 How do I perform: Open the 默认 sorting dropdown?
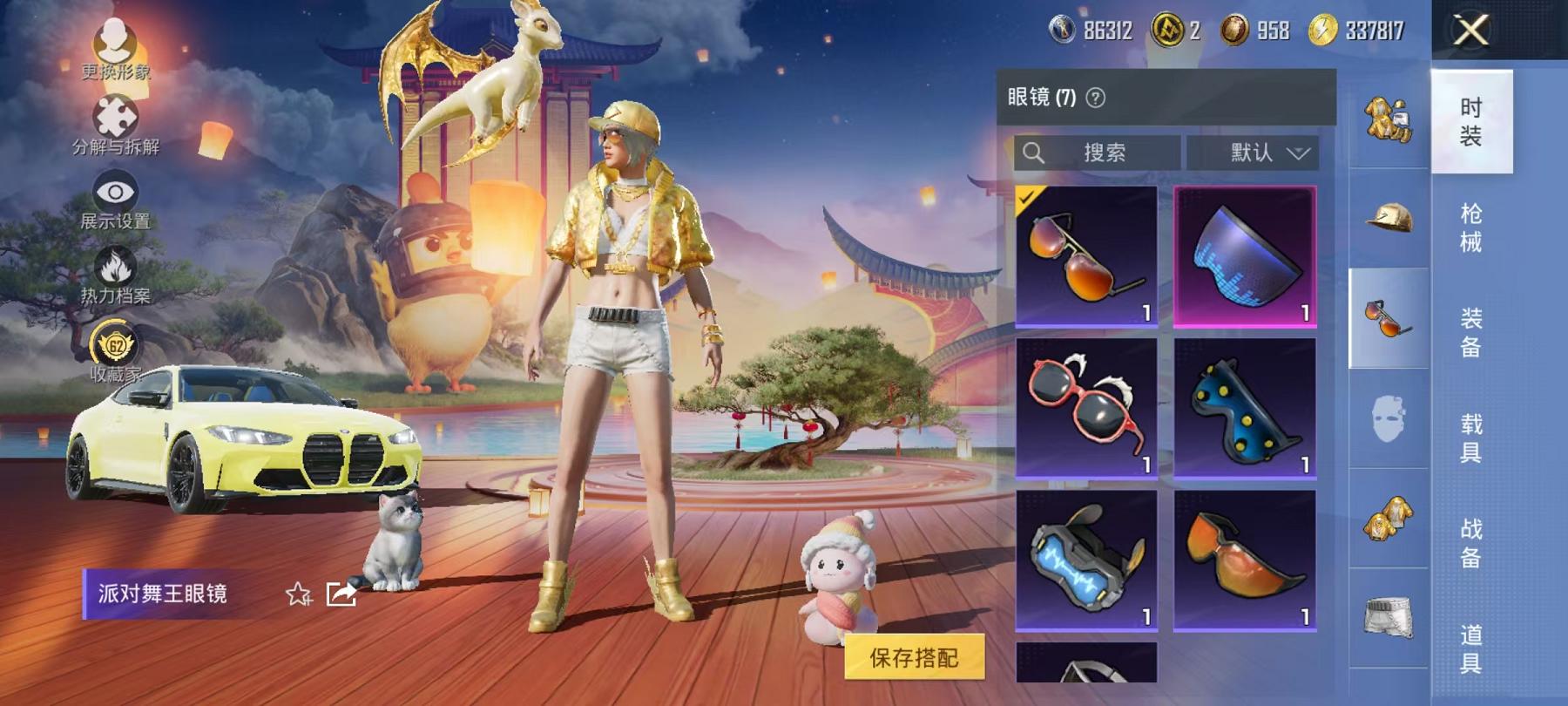[1257, 153]
